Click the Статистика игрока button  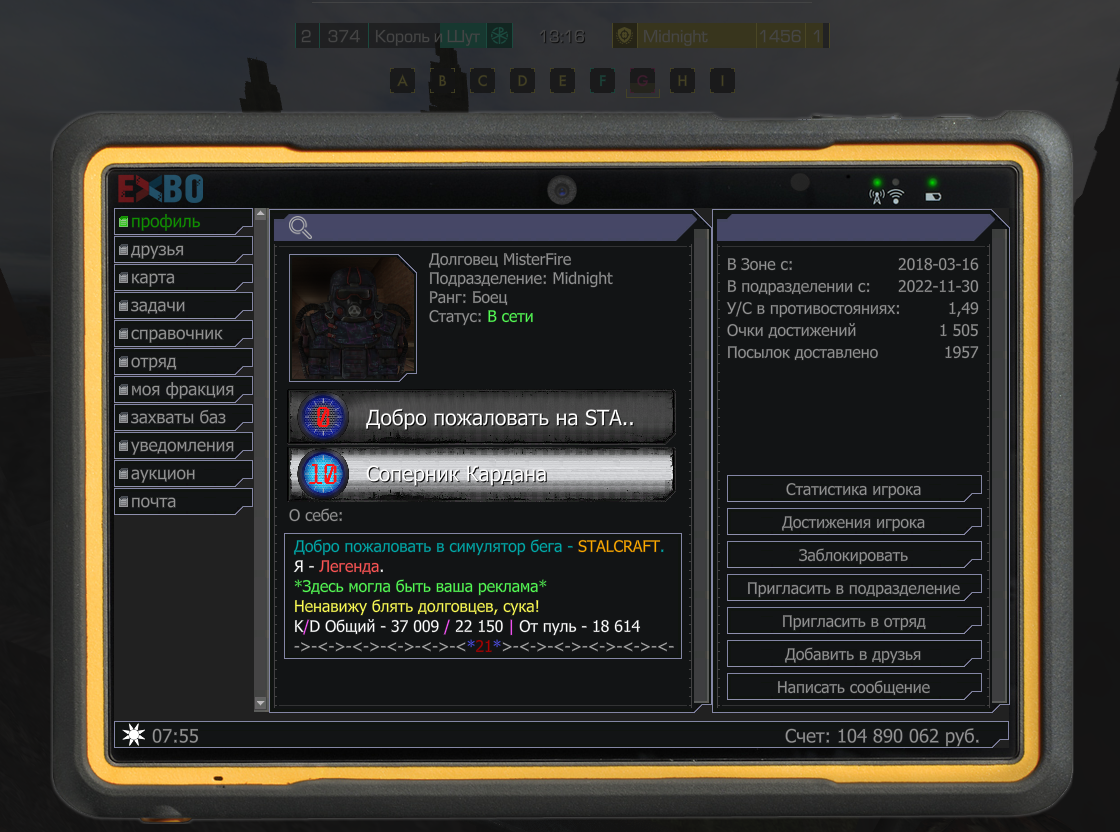coord(853,490)
